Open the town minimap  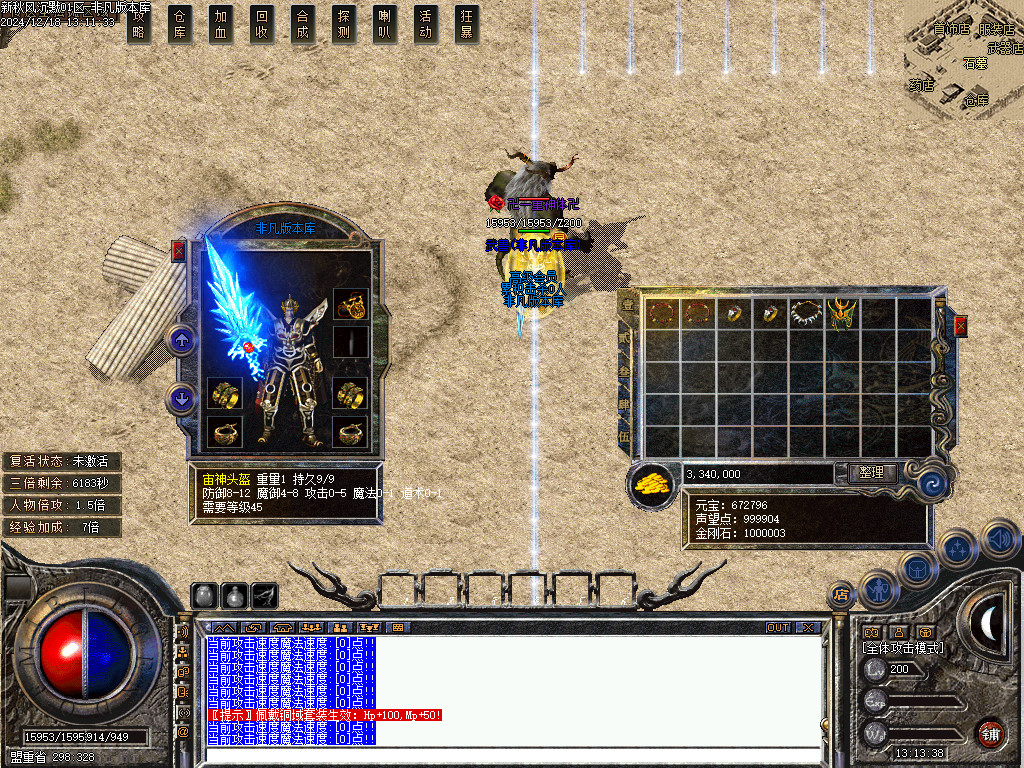[965, 60]
